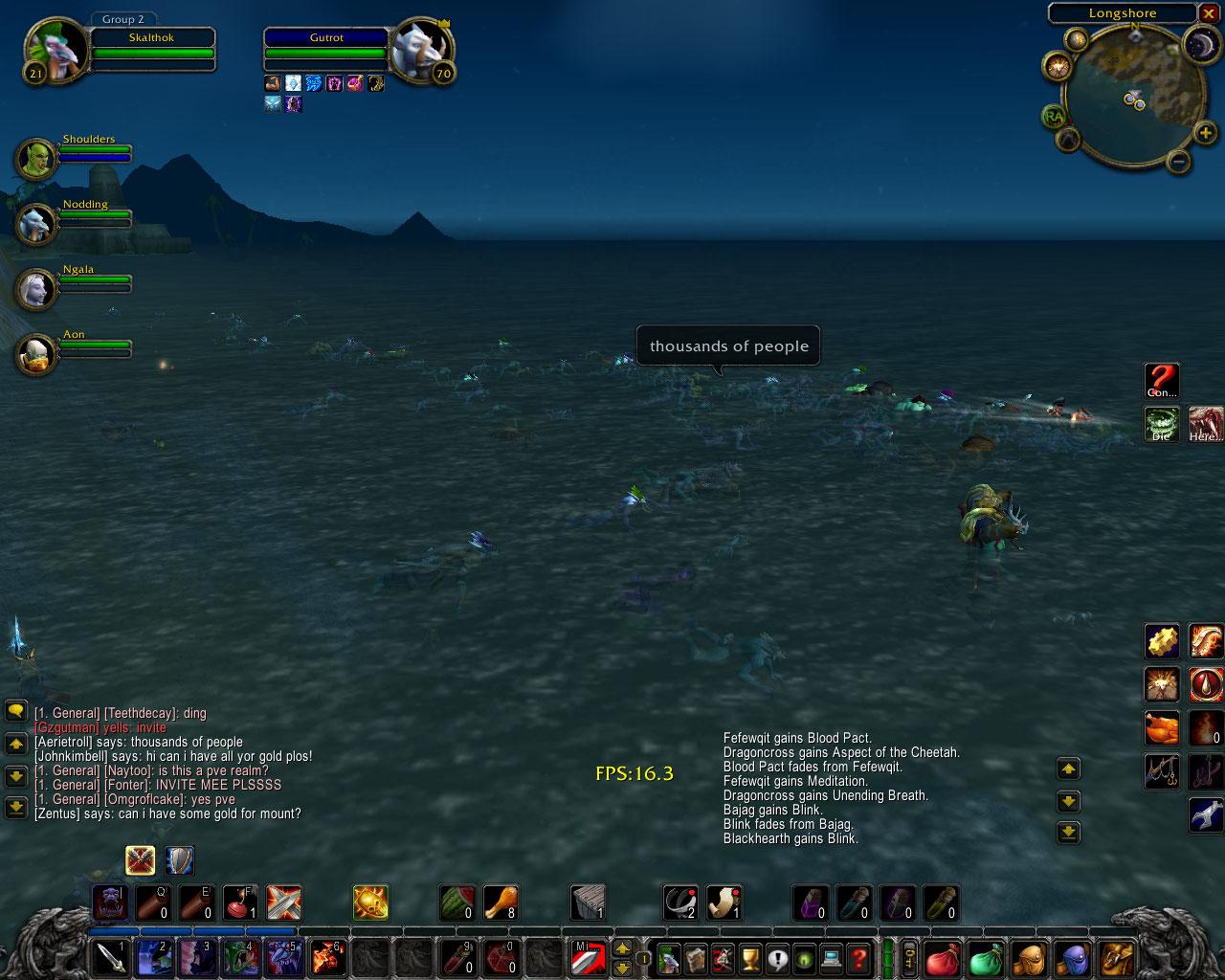
Task: Select party member Shoulders' portrait
Action: (35, 159)
